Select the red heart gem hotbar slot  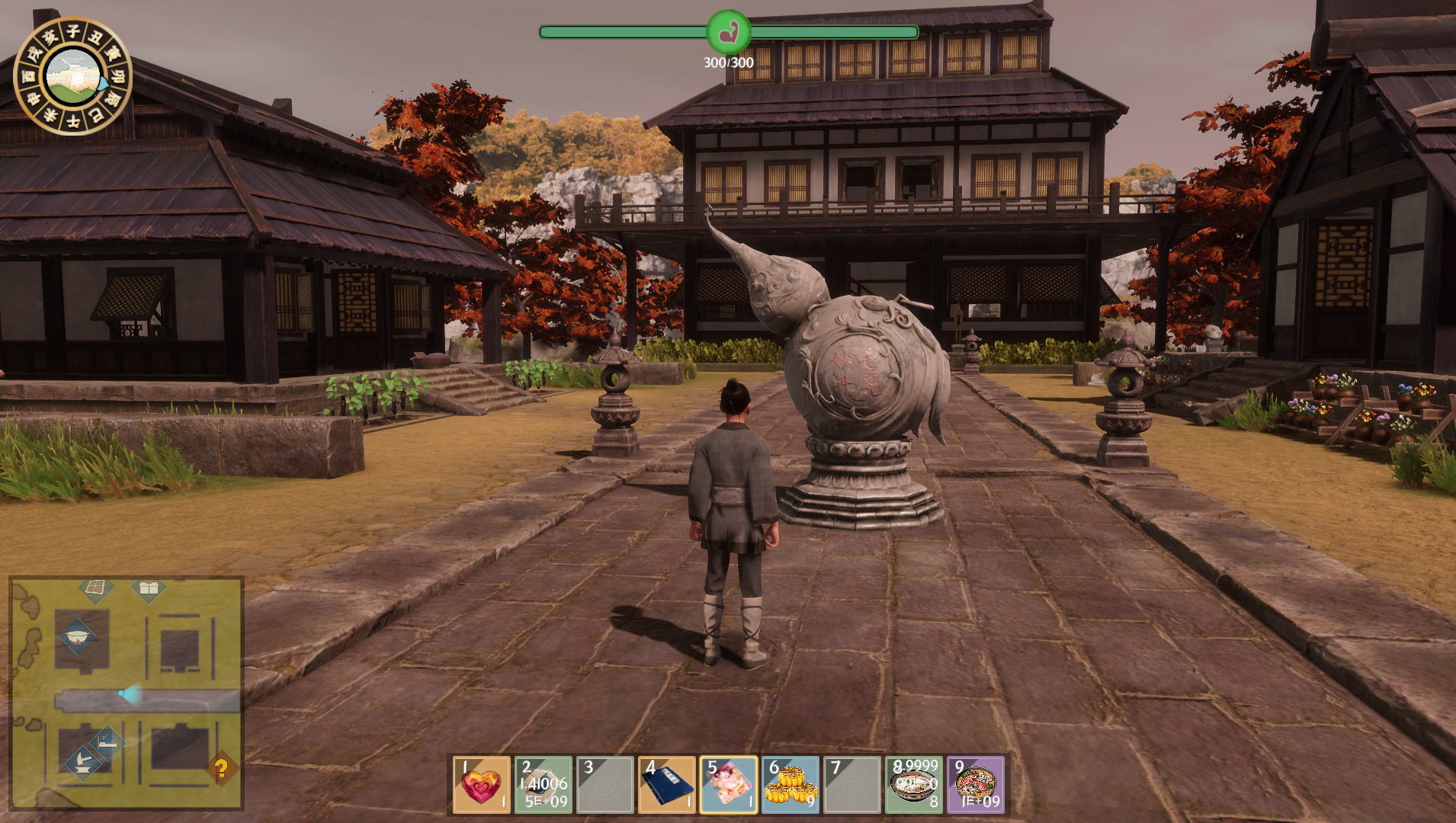click(481, 785)
